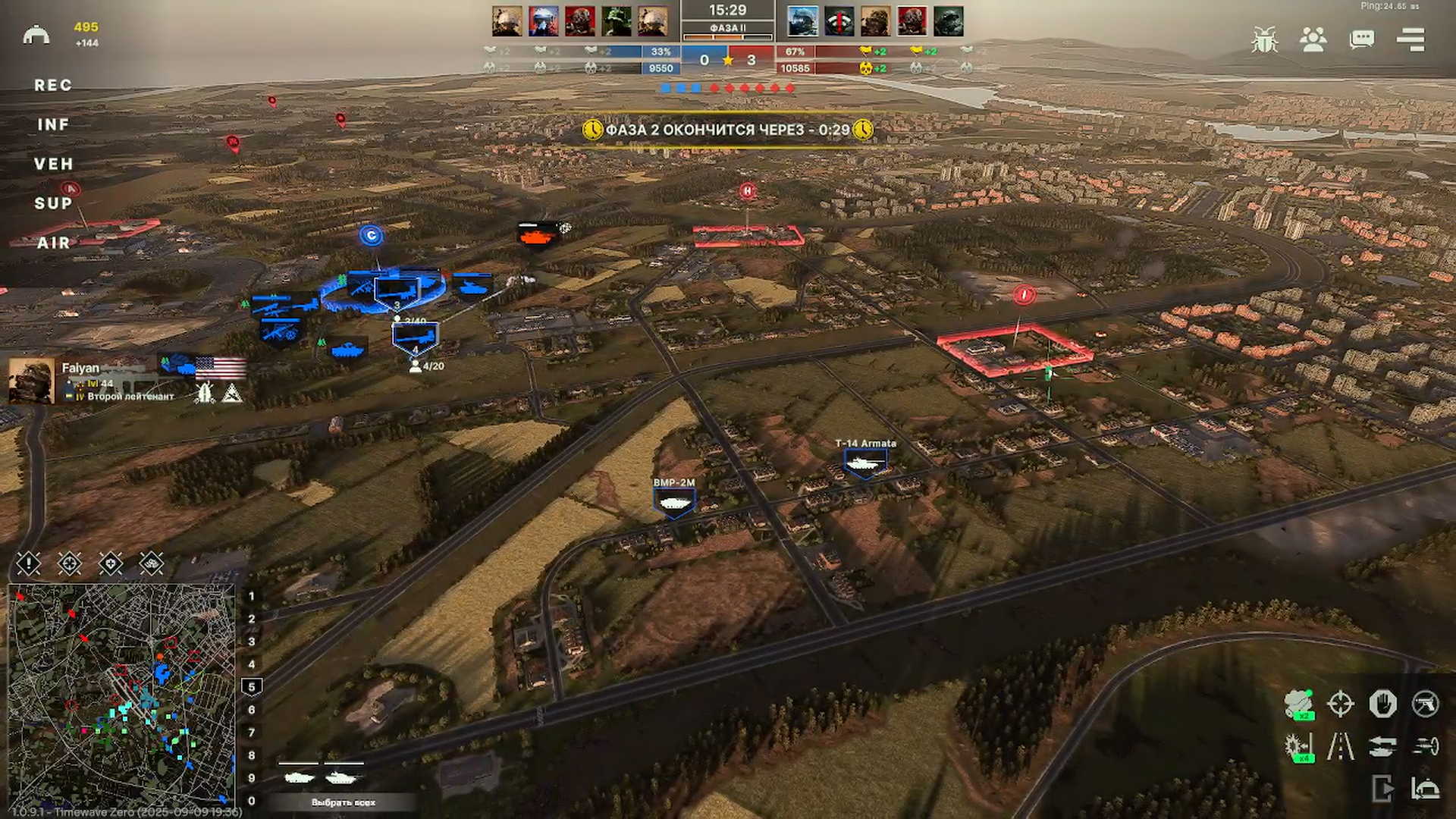Click the "Выбрать всех" button
Screen dimensions: 1456x819
tap(343, 802)
